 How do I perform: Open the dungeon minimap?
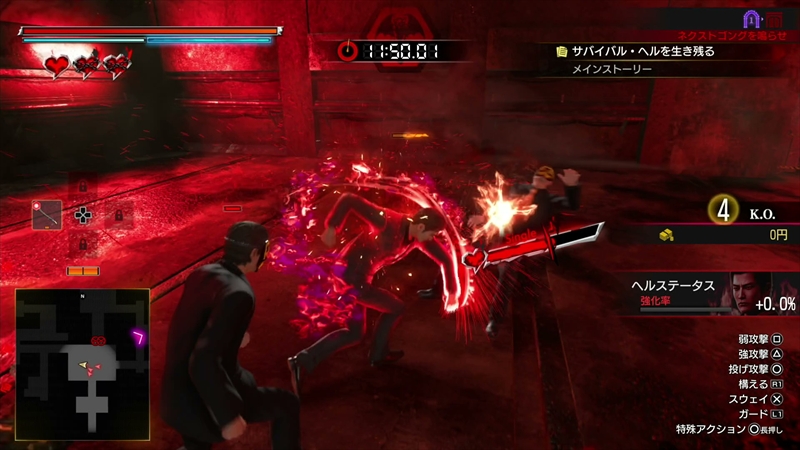82,355
